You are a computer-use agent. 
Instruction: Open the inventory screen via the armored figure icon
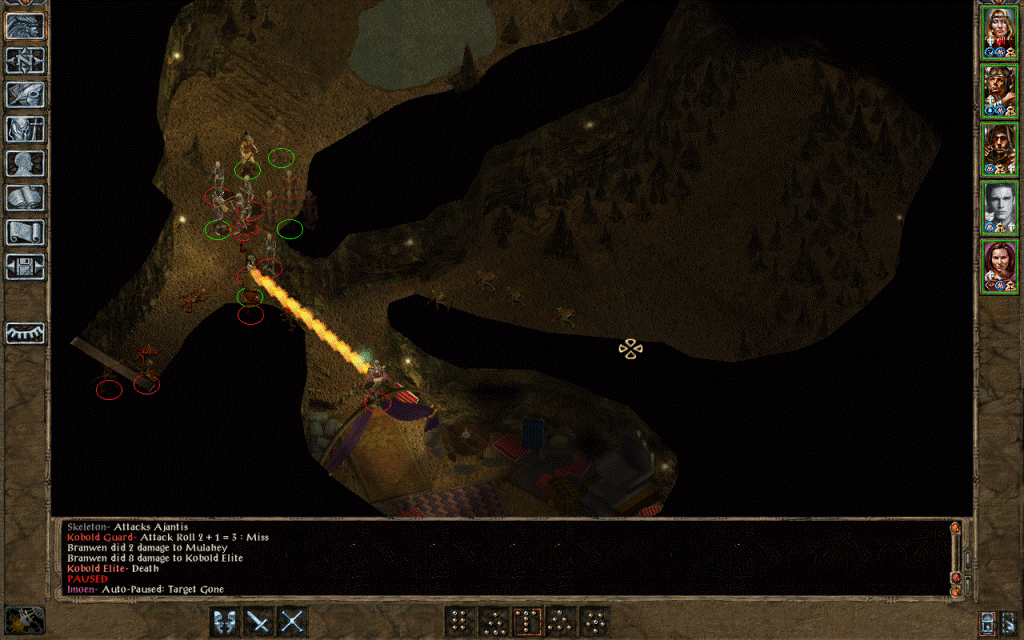pos(24,130)
